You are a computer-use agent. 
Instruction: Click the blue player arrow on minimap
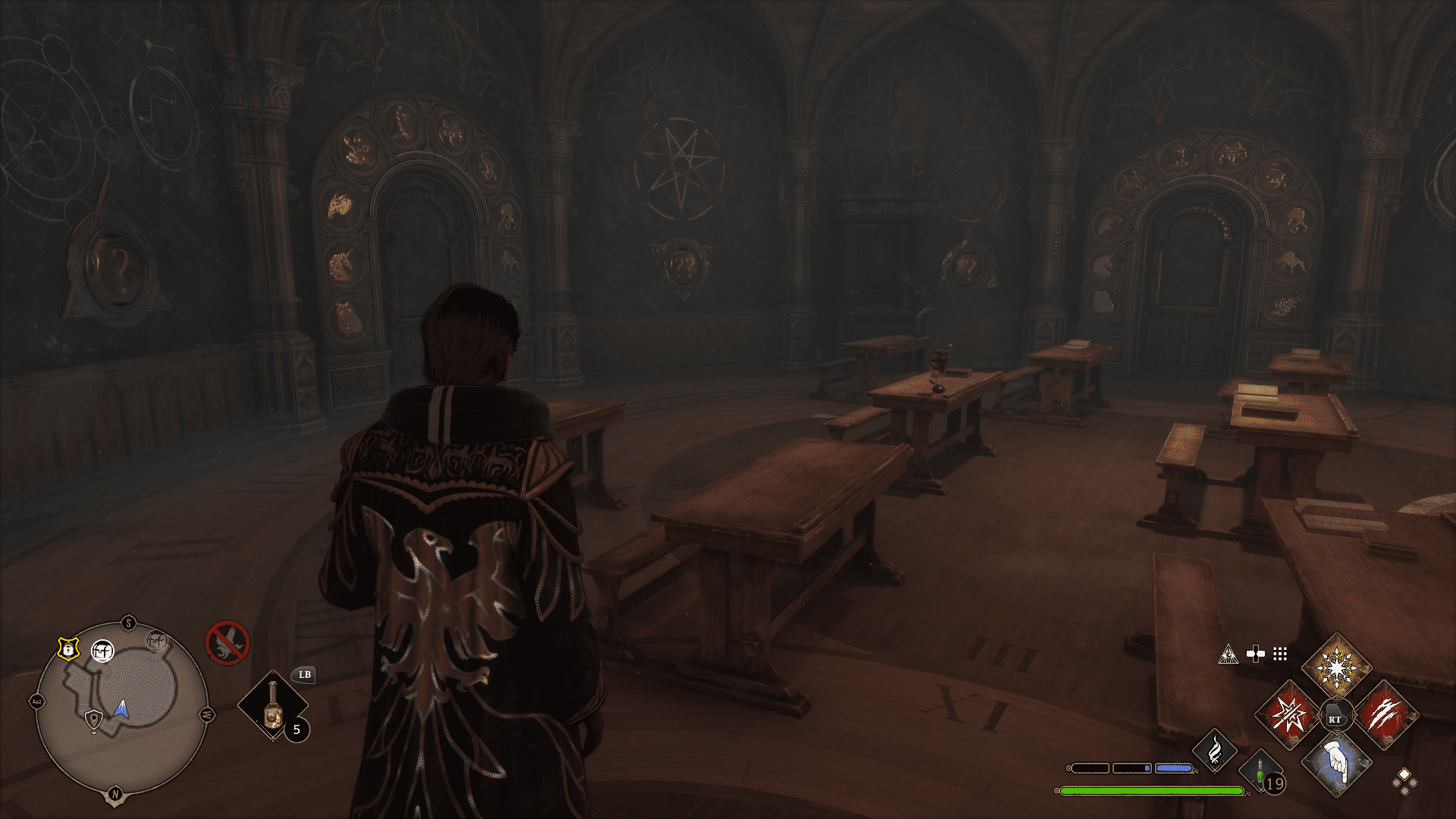click(x=121, y=710)
